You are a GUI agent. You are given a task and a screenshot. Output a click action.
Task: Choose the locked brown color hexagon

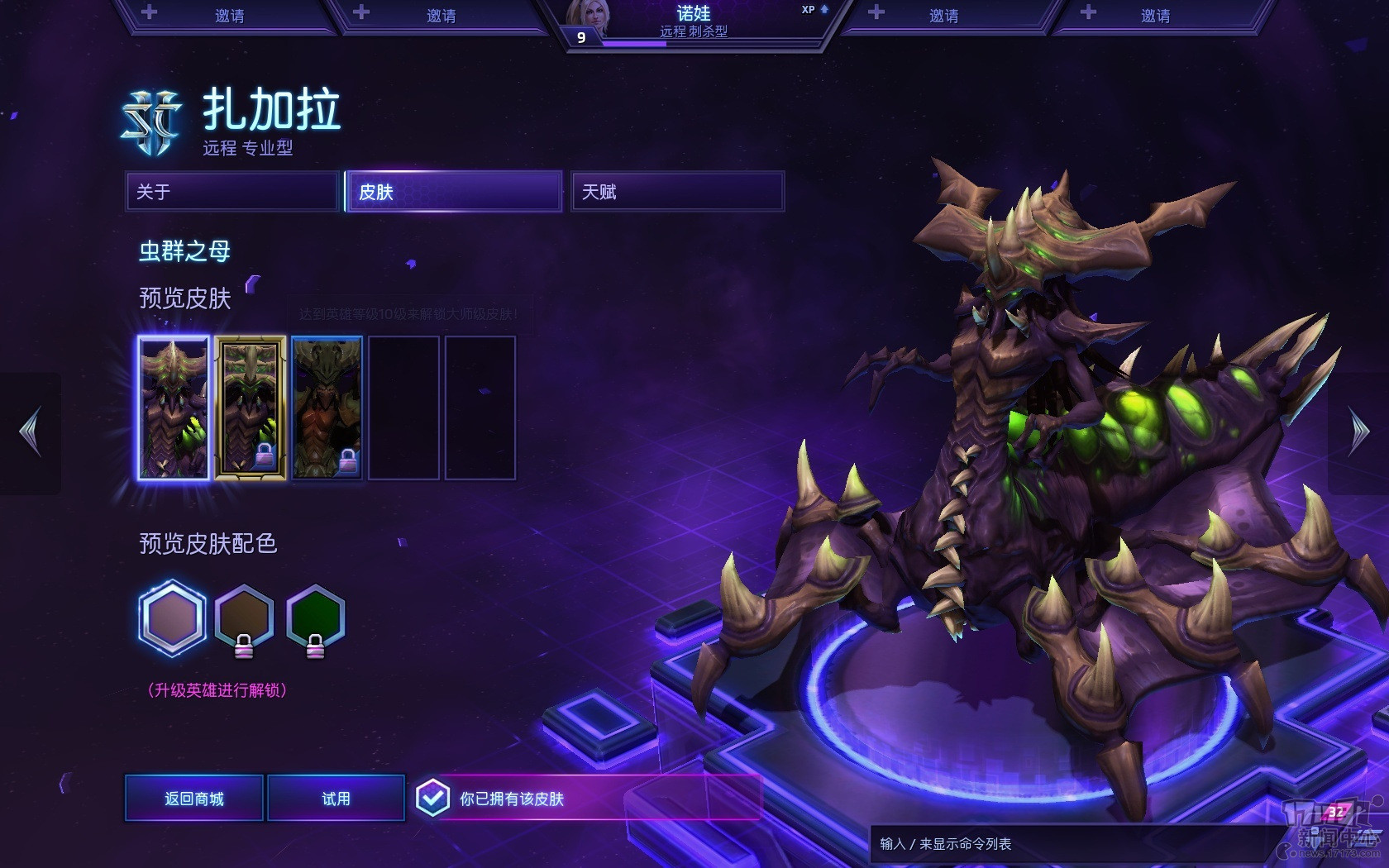click(x=244, y=618)
